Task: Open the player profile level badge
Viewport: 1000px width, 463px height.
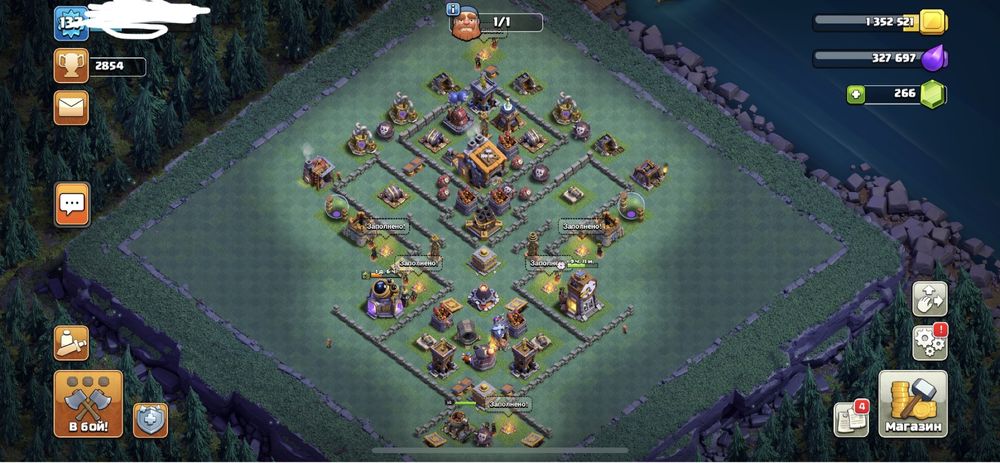Action: [70, 22]
